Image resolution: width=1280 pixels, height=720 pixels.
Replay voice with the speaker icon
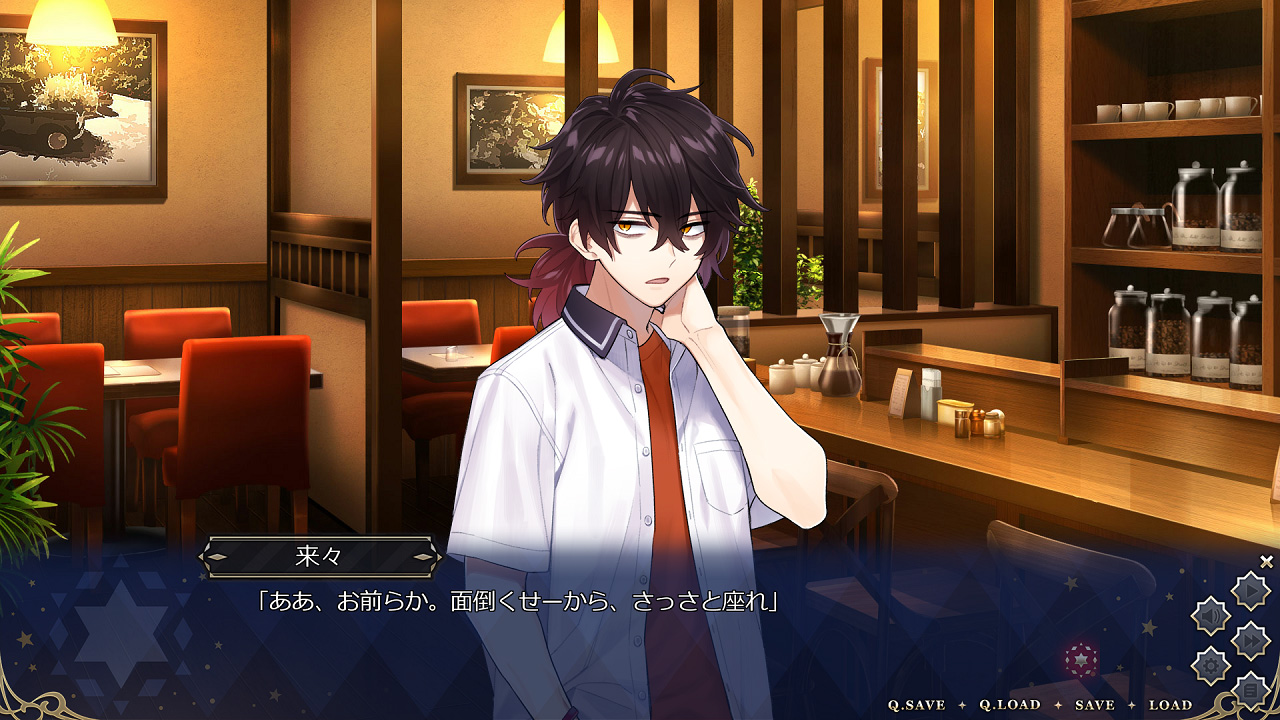pos(1211,615)
